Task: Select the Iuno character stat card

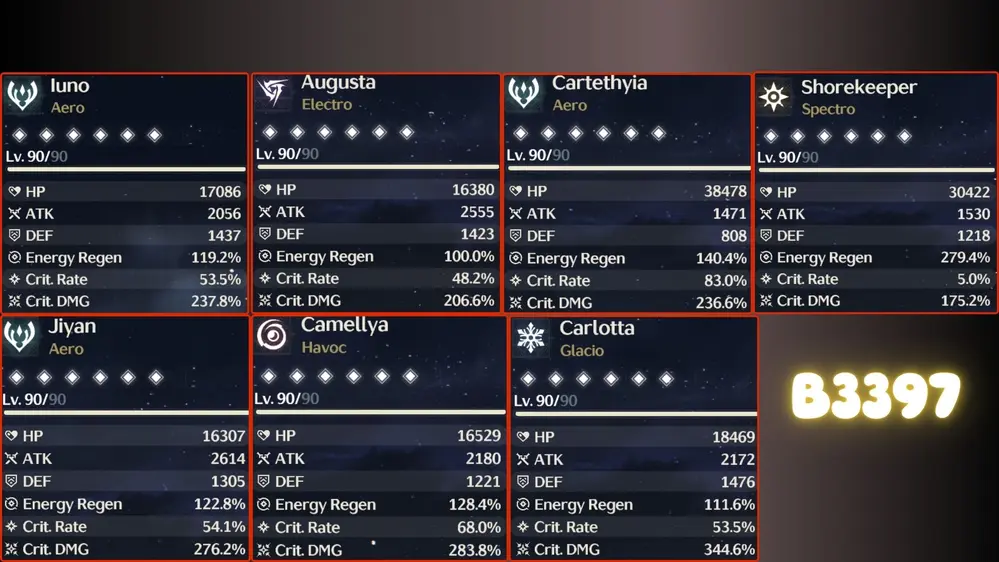Action: 124,193
